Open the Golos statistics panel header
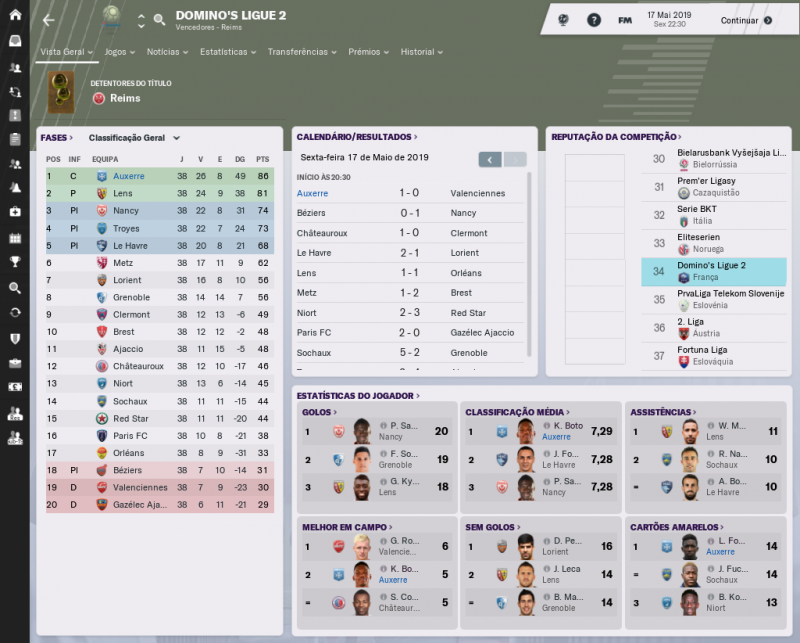This screenshot has width=800, height=643. [x=319, y=412]
